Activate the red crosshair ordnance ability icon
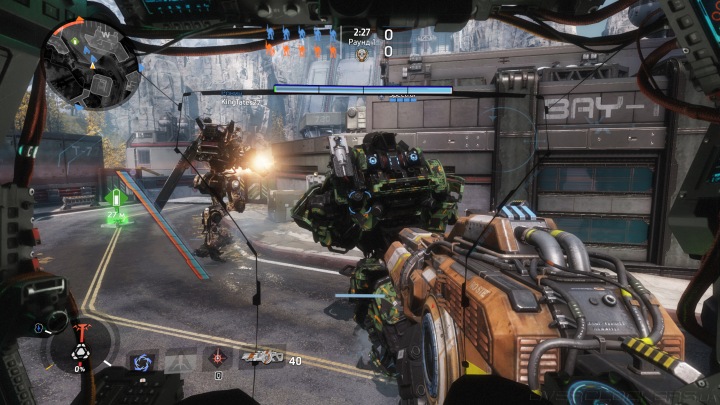 point(216,359)
